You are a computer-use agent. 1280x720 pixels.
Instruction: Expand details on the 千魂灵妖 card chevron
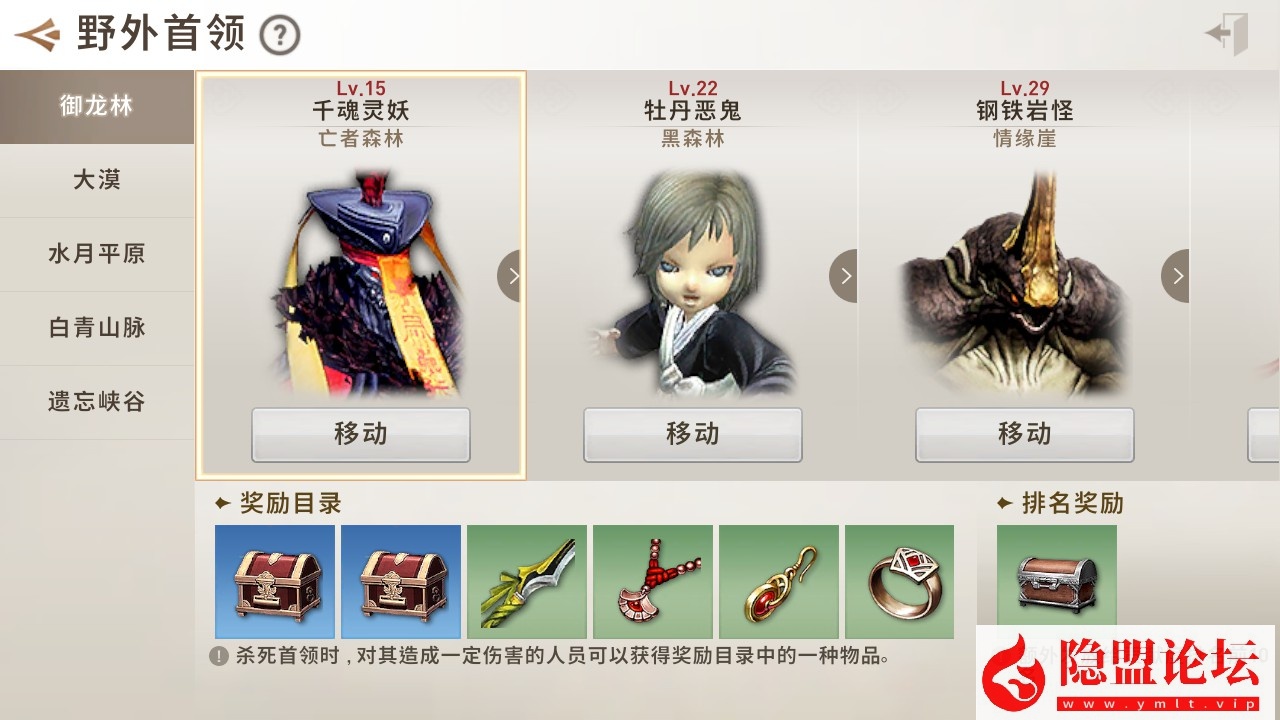[513, 275]
